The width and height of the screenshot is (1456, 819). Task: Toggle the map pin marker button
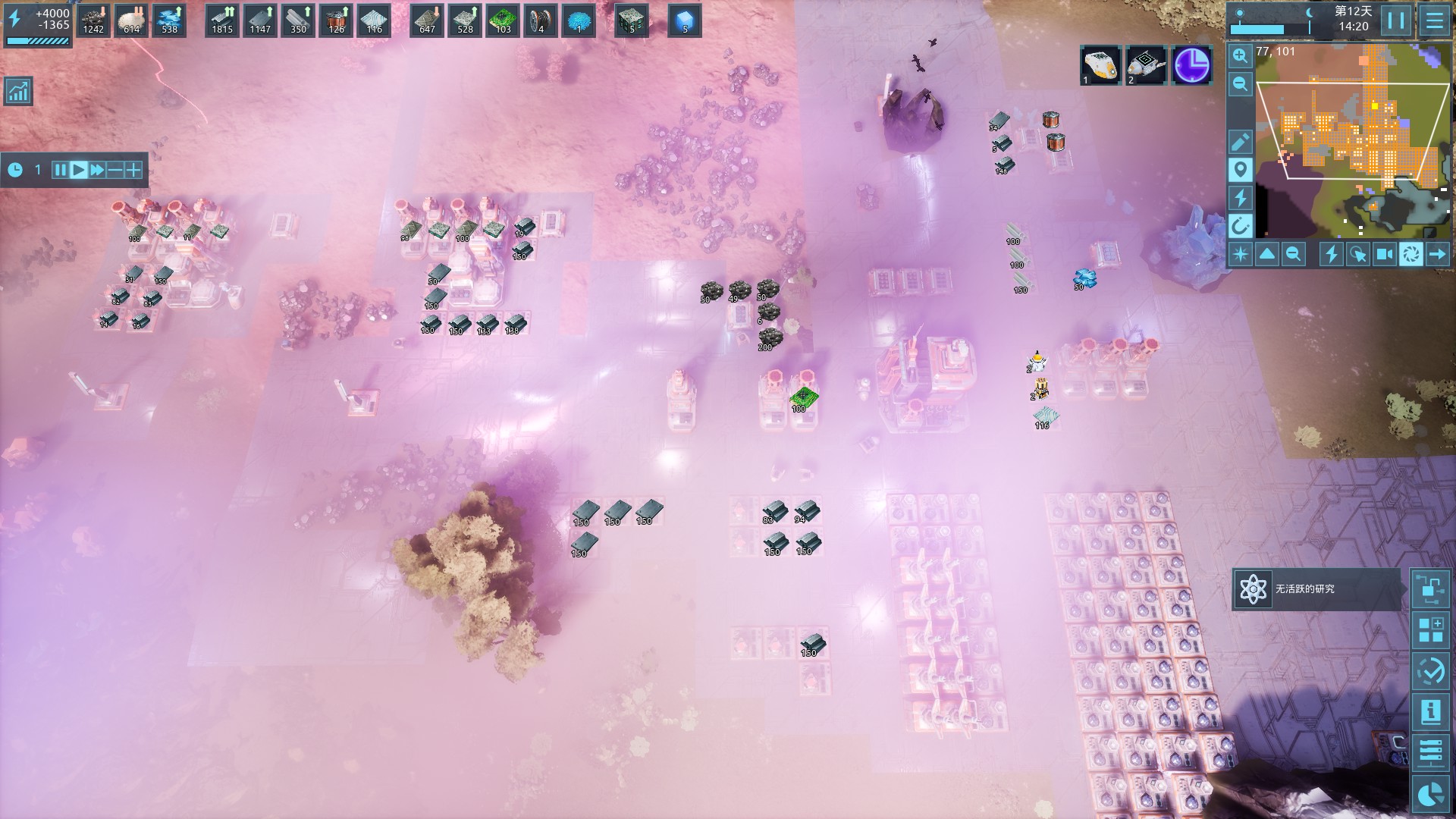tap(1241, 170)
